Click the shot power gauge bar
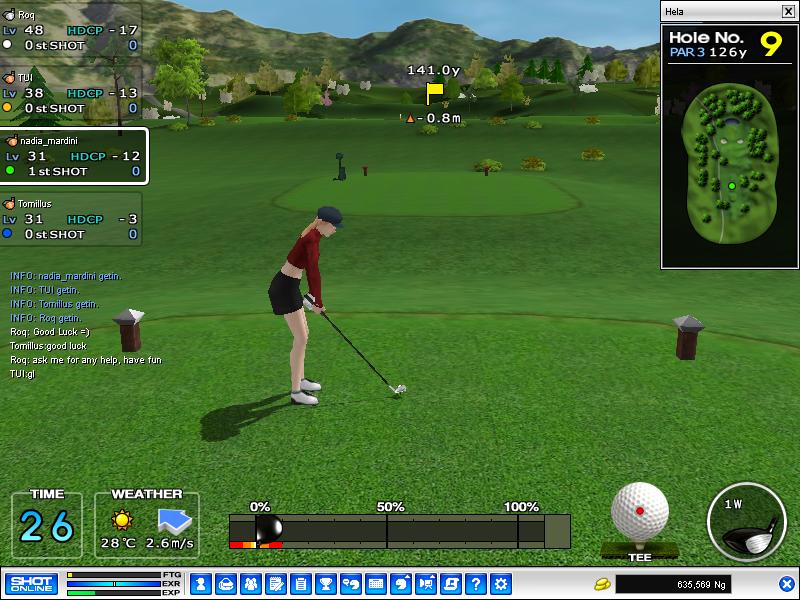800x600 pixels. click(x=400, y=531)
